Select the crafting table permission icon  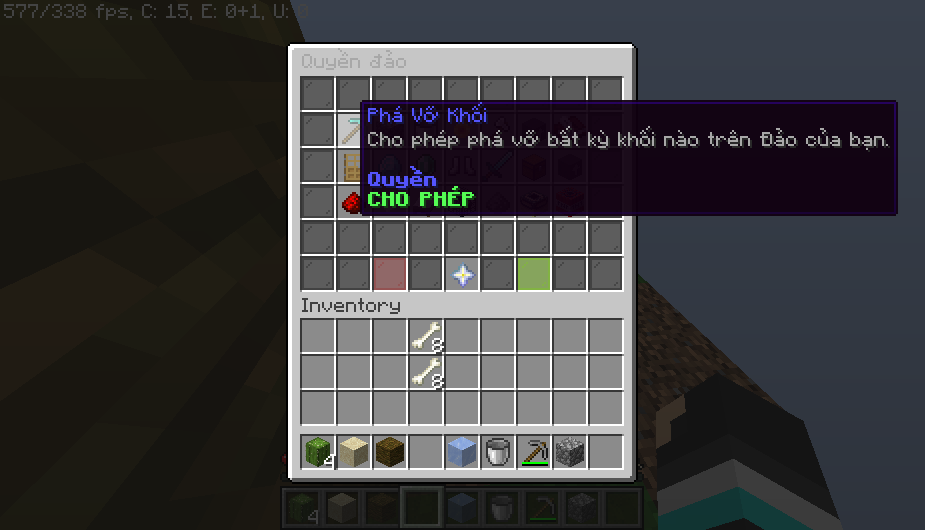[x=351, y=166]
